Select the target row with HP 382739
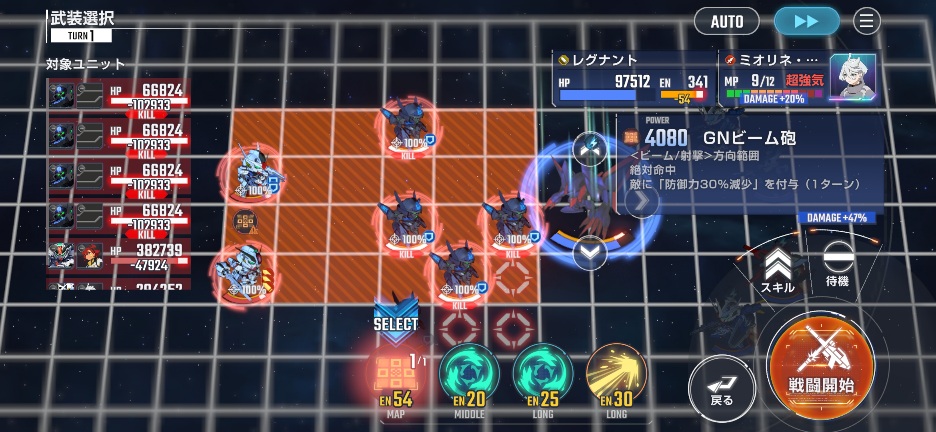The height and width of the screenshot is (432, 936). point(118,256)
